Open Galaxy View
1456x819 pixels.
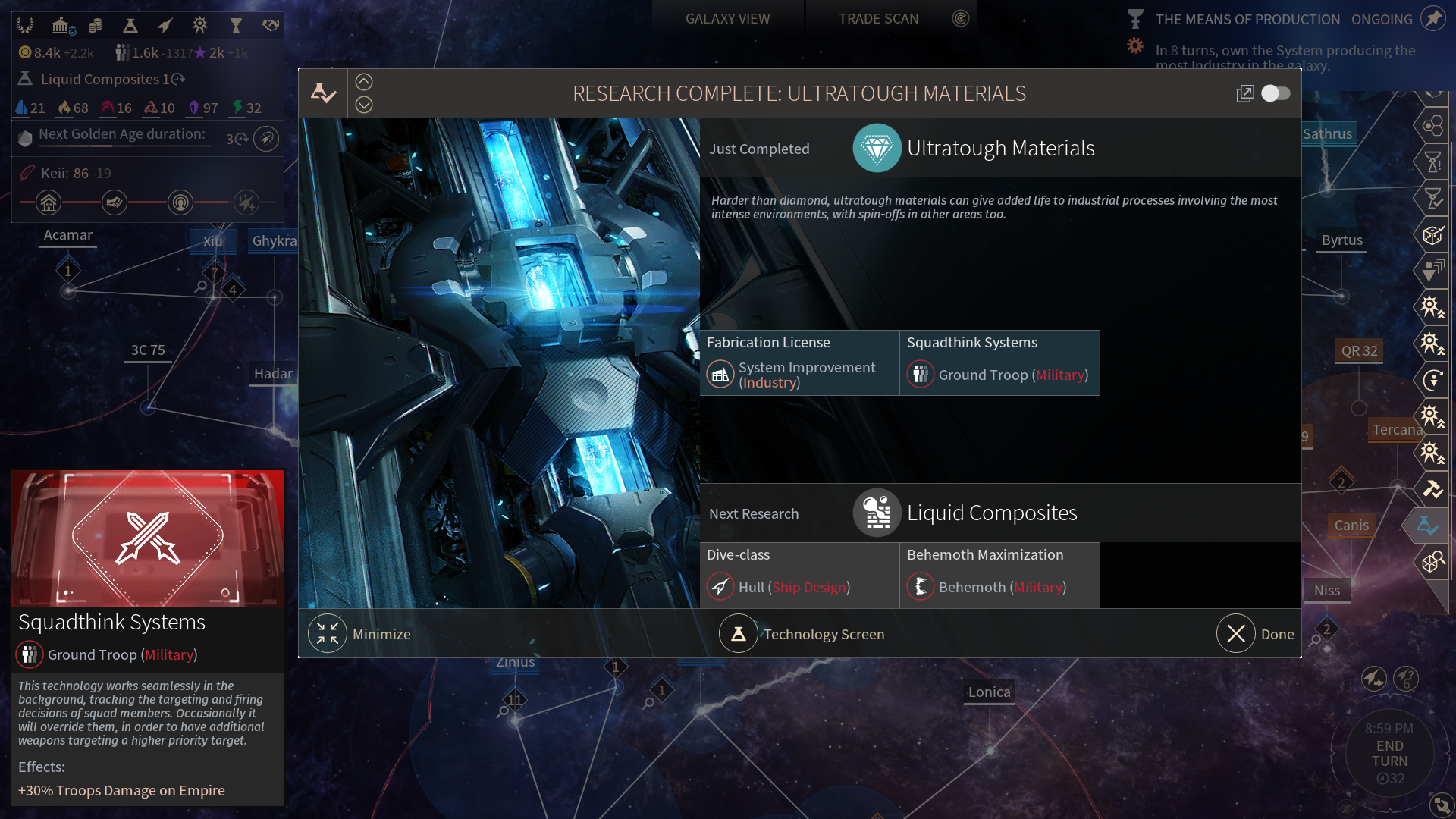point(727,19)
